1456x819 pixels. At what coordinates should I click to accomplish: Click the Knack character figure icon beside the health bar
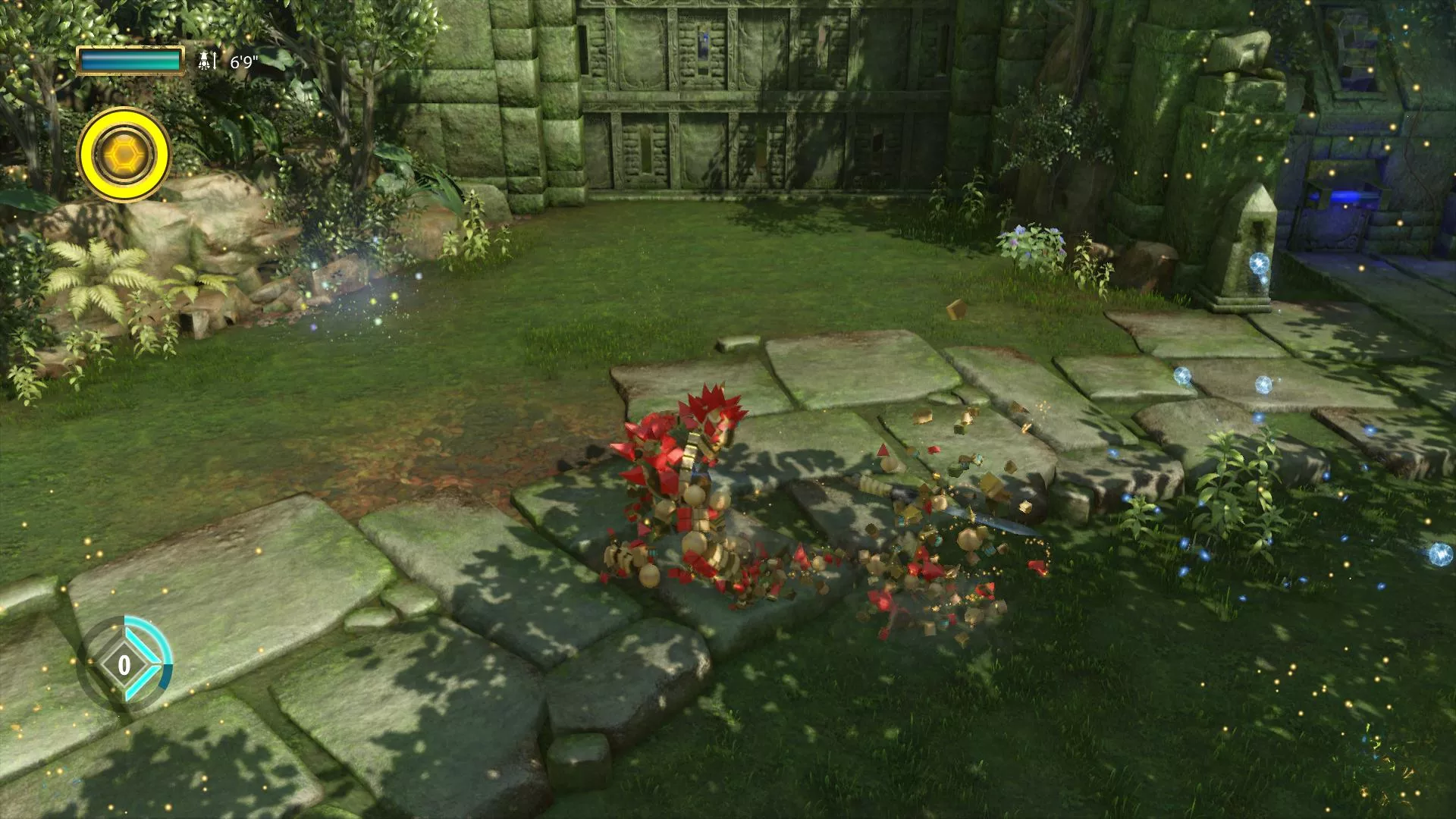205,60
